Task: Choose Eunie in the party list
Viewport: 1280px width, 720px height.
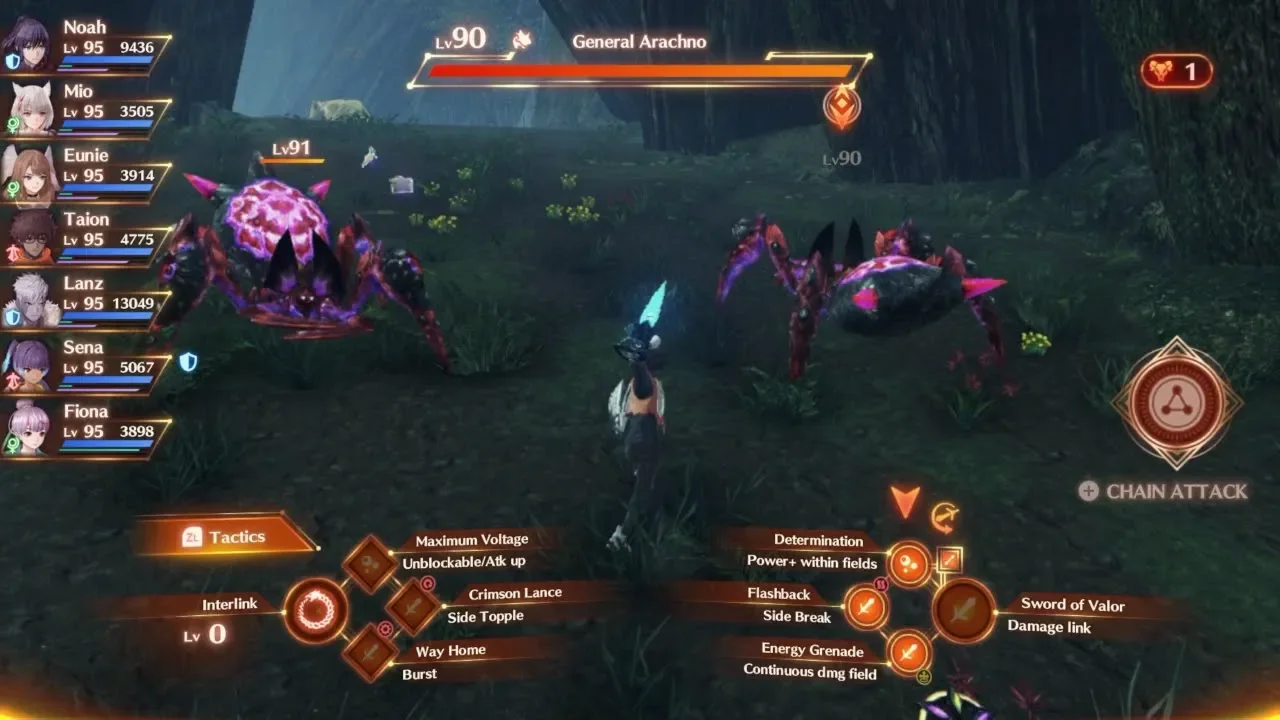Action: (29, 172)
